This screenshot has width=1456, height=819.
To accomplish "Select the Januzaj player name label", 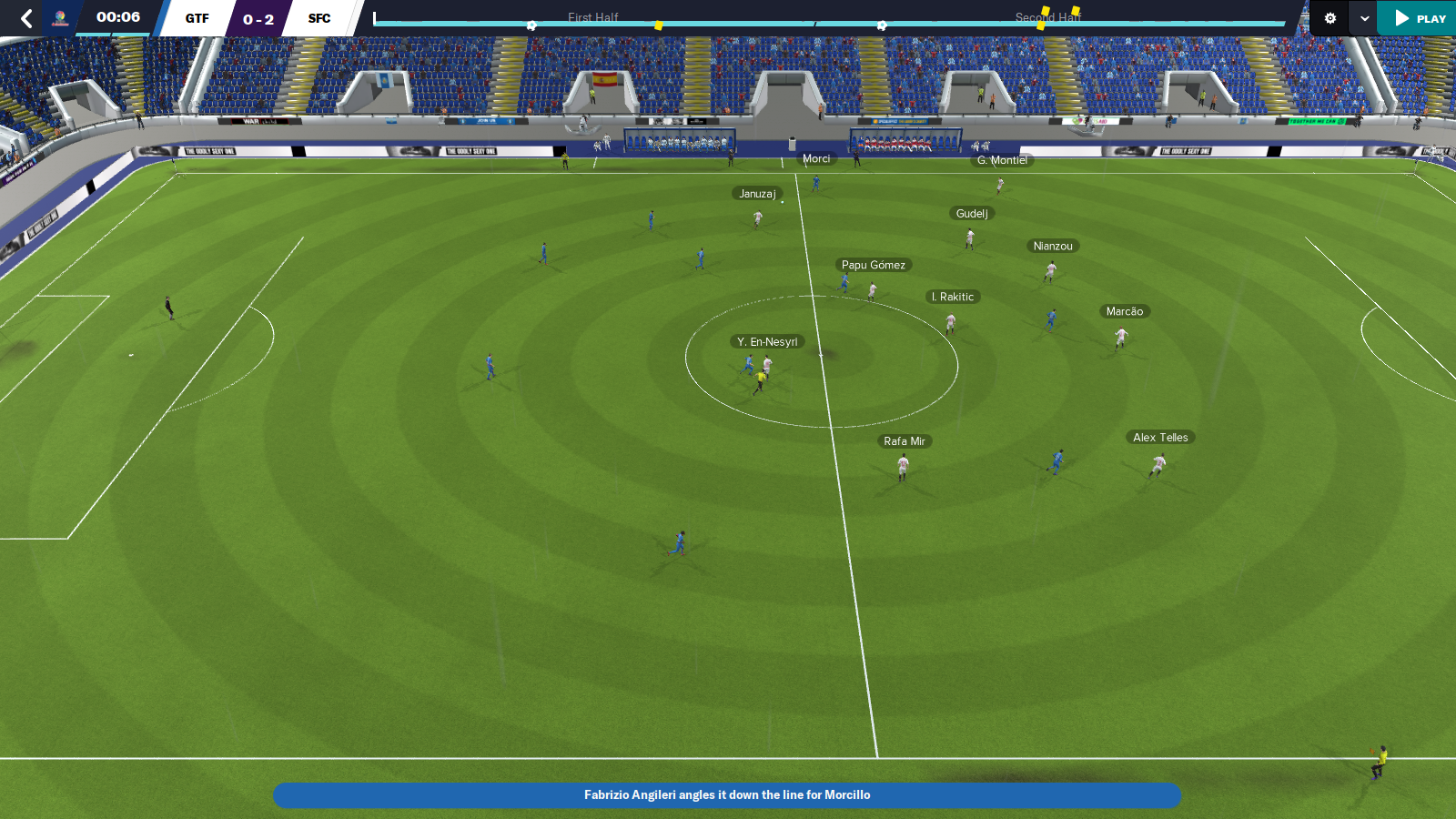I will click(x=756, y=192).
